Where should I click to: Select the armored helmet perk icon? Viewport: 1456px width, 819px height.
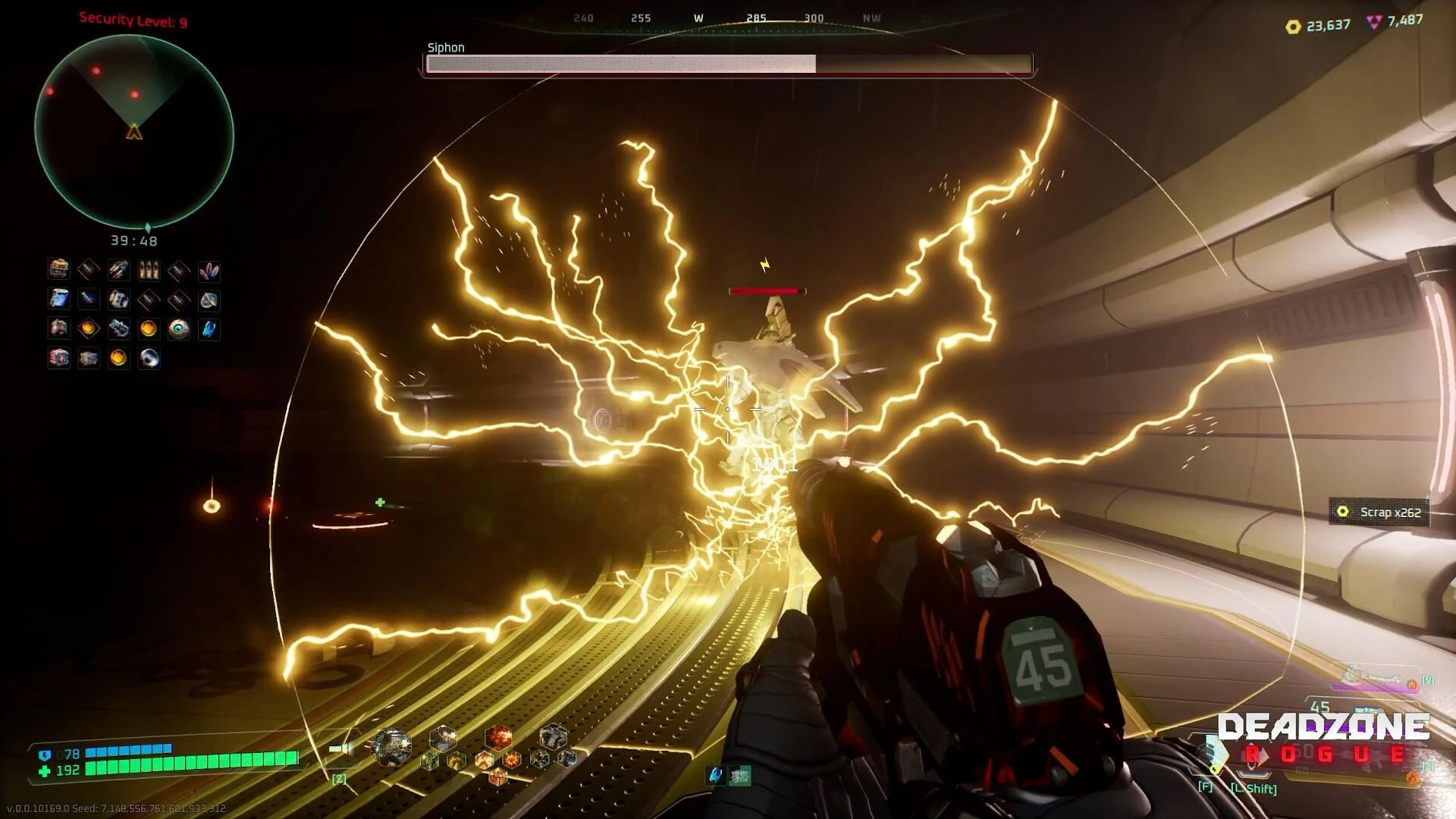point(59,269)
